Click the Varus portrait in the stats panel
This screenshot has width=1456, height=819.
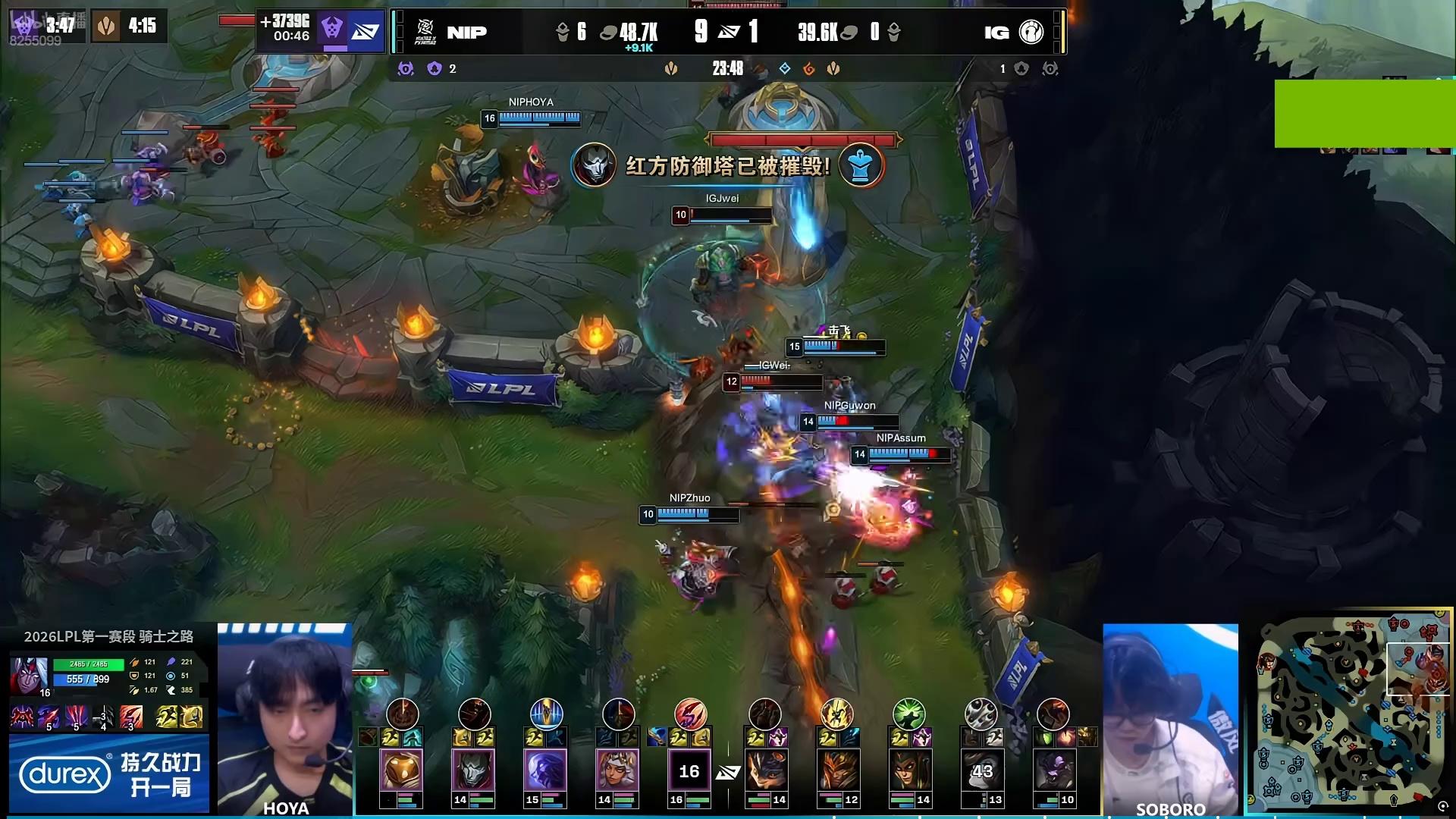(x=29, y=673)
